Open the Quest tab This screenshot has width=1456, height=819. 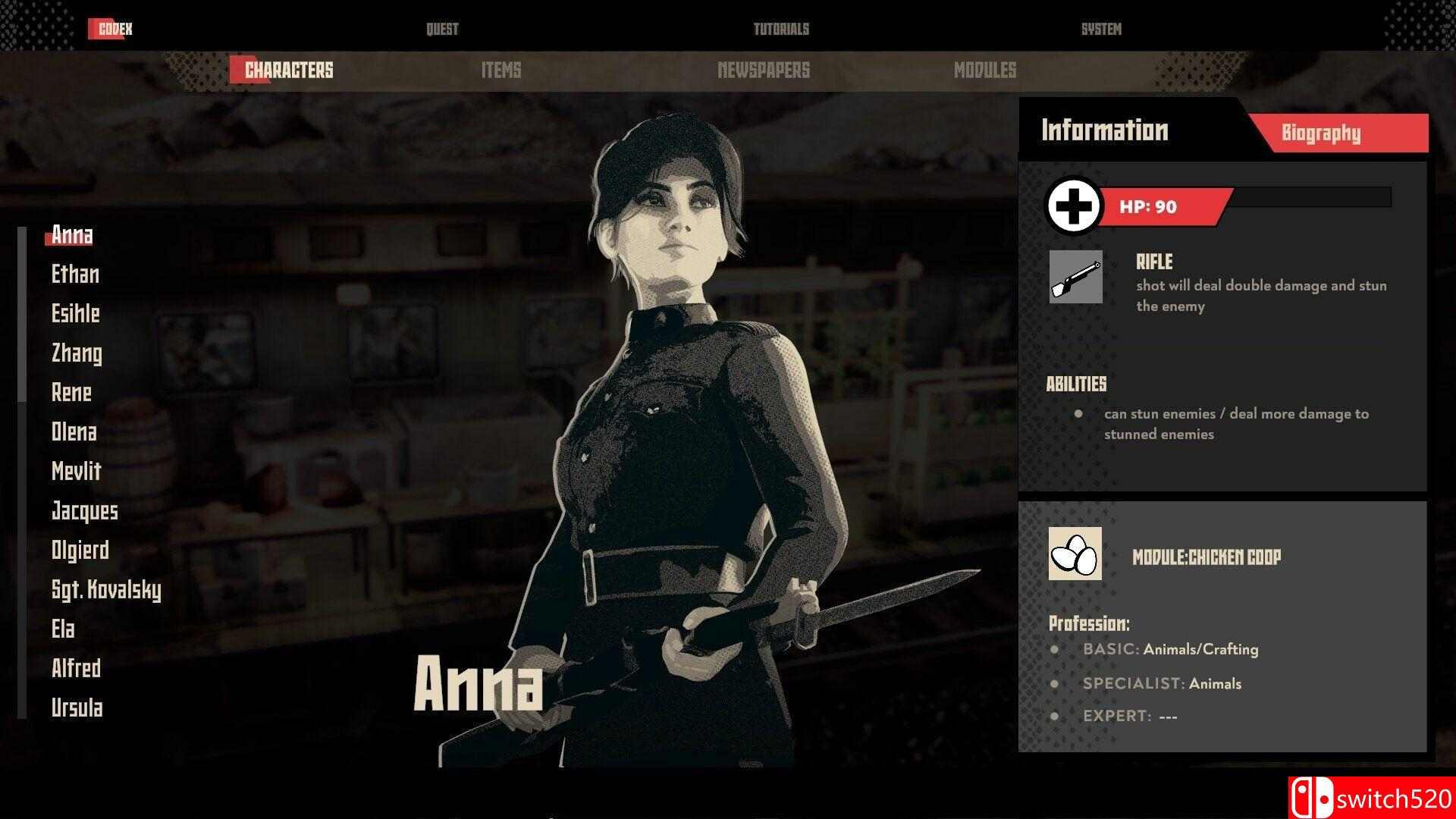pos(442,30)
